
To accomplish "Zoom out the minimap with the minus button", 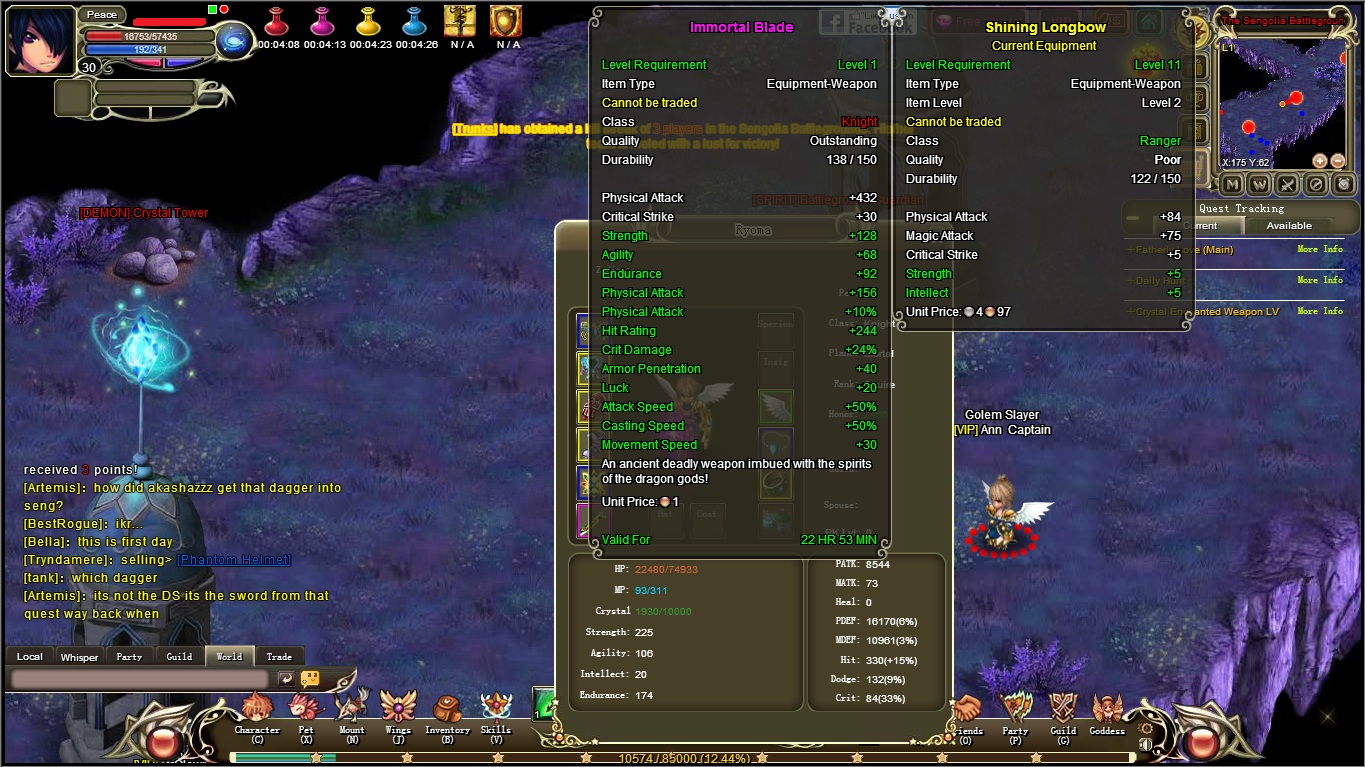I will [x=1338, y=161].
